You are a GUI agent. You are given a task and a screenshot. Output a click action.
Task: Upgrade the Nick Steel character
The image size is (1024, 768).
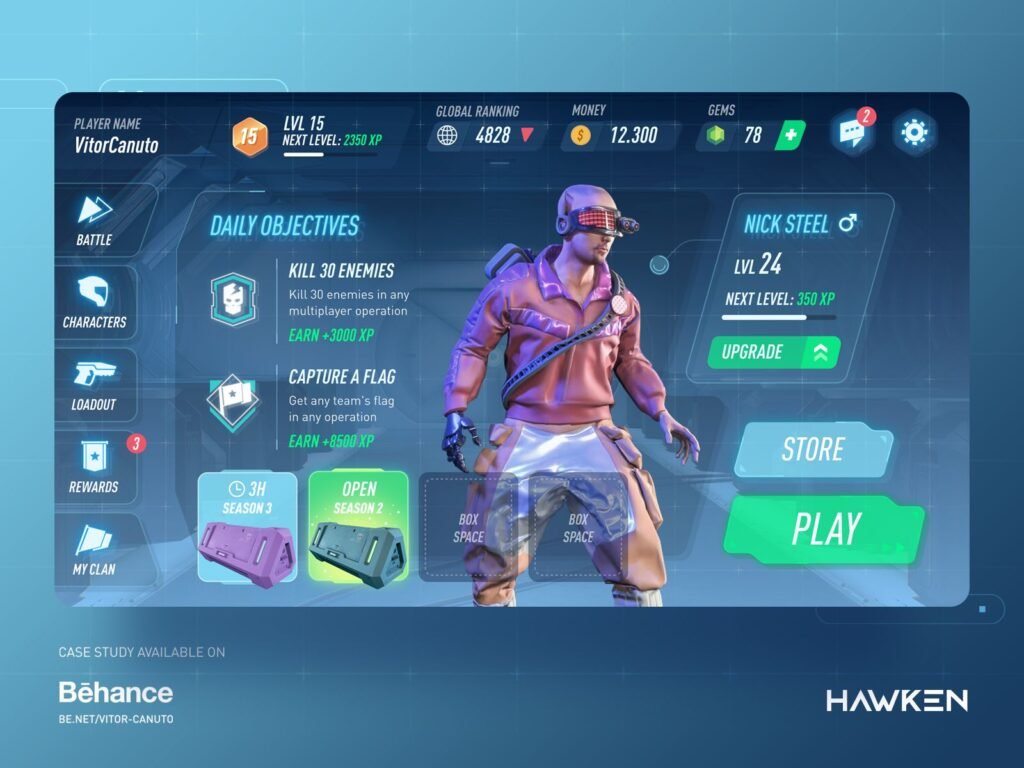point(773,352)
